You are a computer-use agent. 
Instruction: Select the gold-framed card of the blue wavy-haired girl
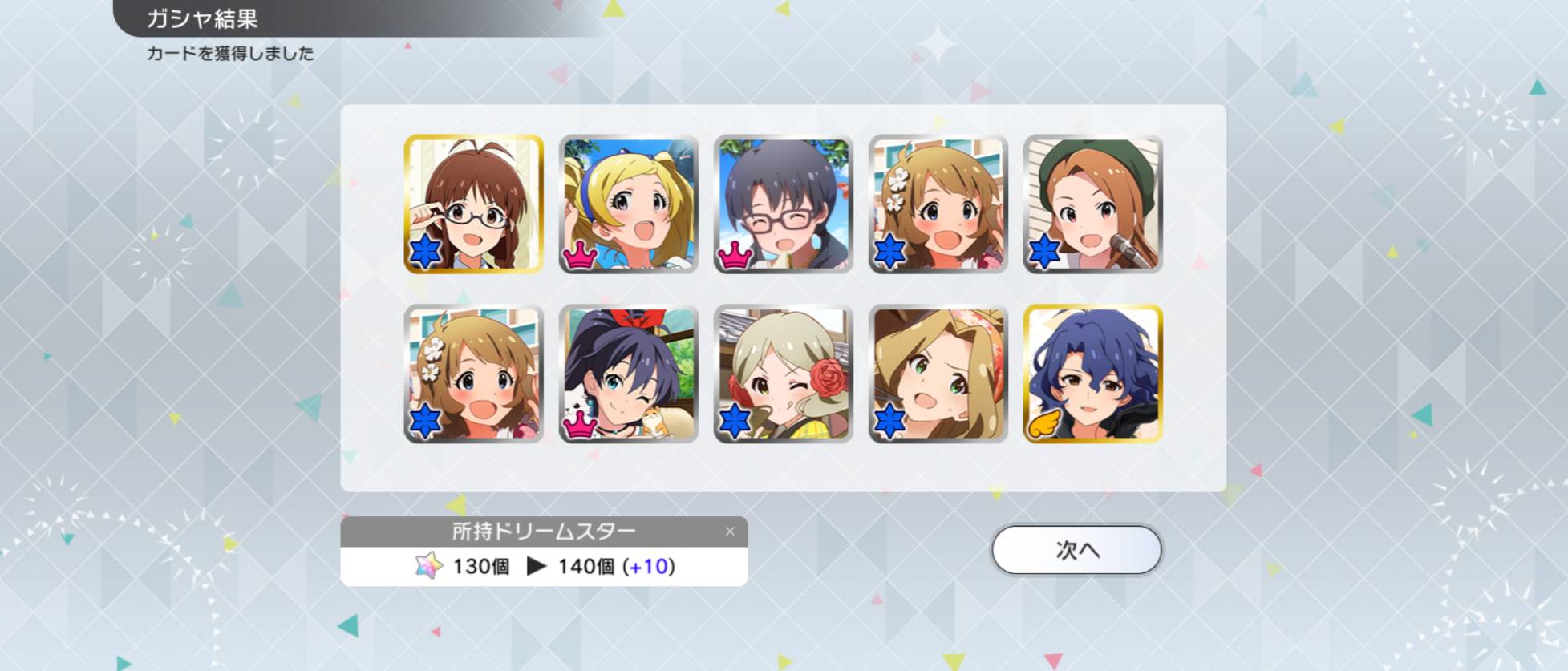(x=1093, y=374)
